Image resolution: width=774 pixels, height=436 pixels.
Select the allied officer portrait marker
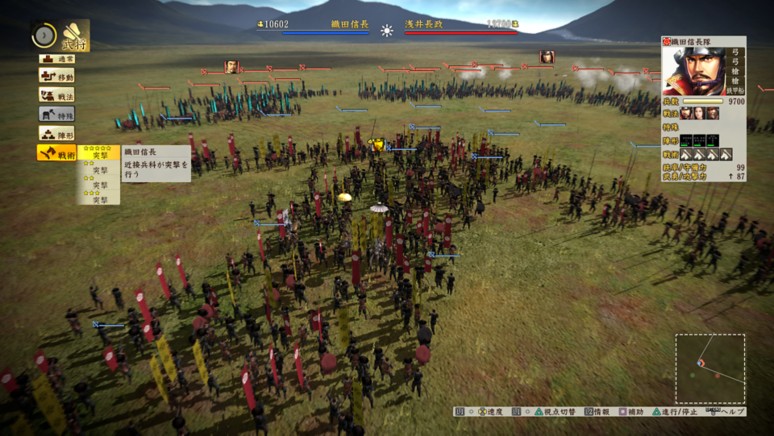(231, 67)
